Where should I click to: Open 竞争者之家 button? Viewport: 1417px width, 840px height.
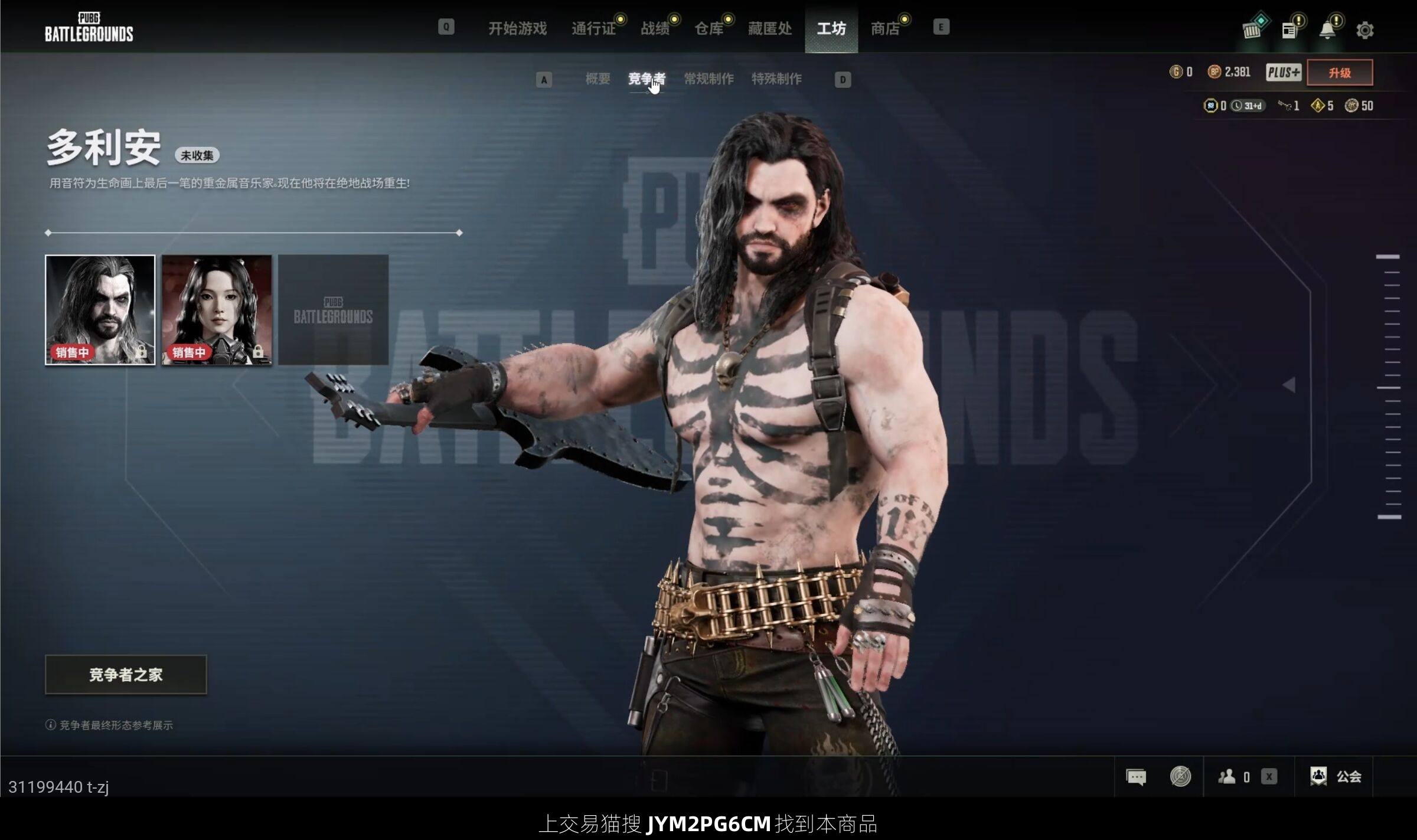click(126, 674)
